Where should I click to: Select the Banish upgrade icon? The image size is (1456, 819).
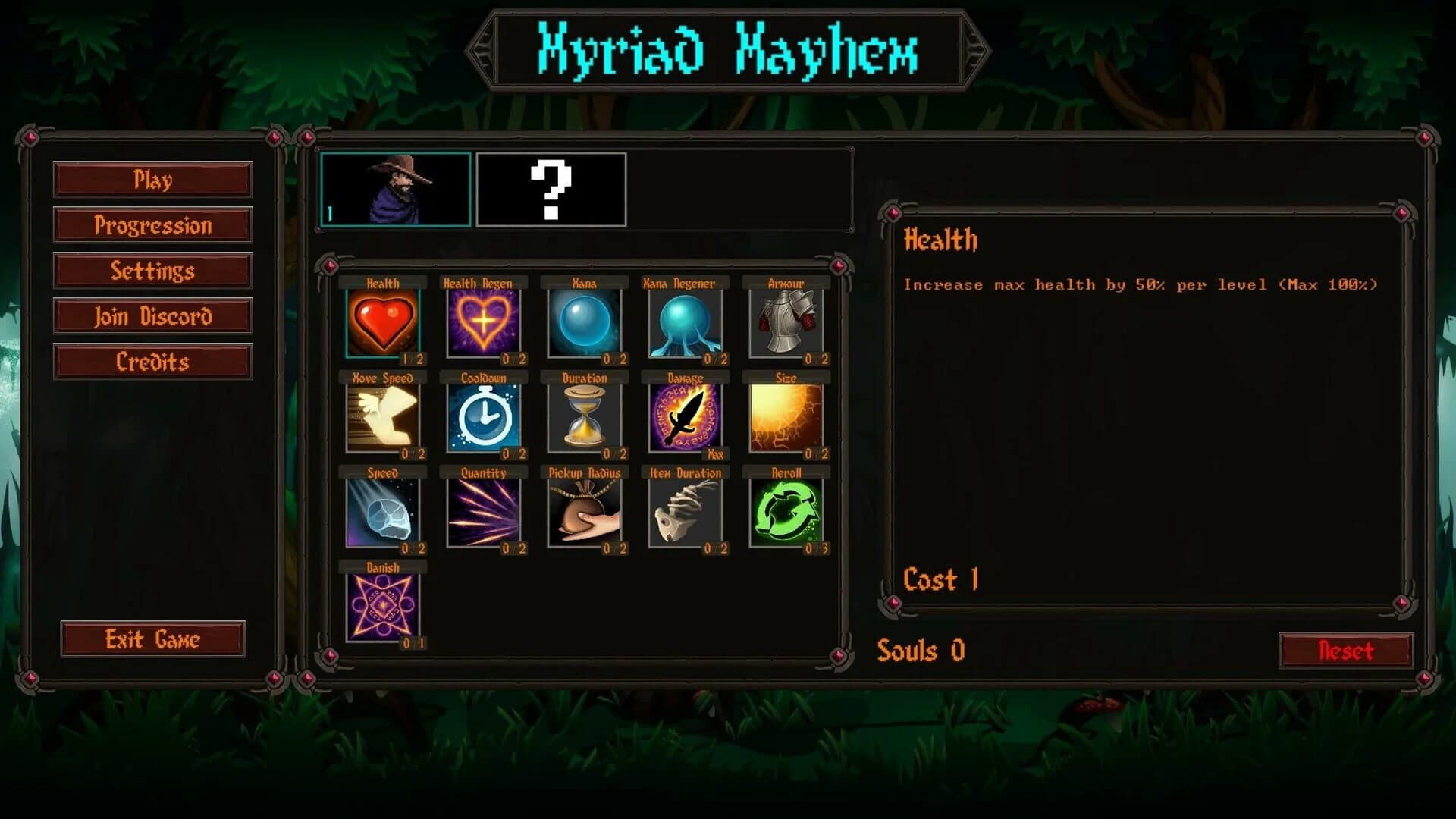click(x=384, y=605)
